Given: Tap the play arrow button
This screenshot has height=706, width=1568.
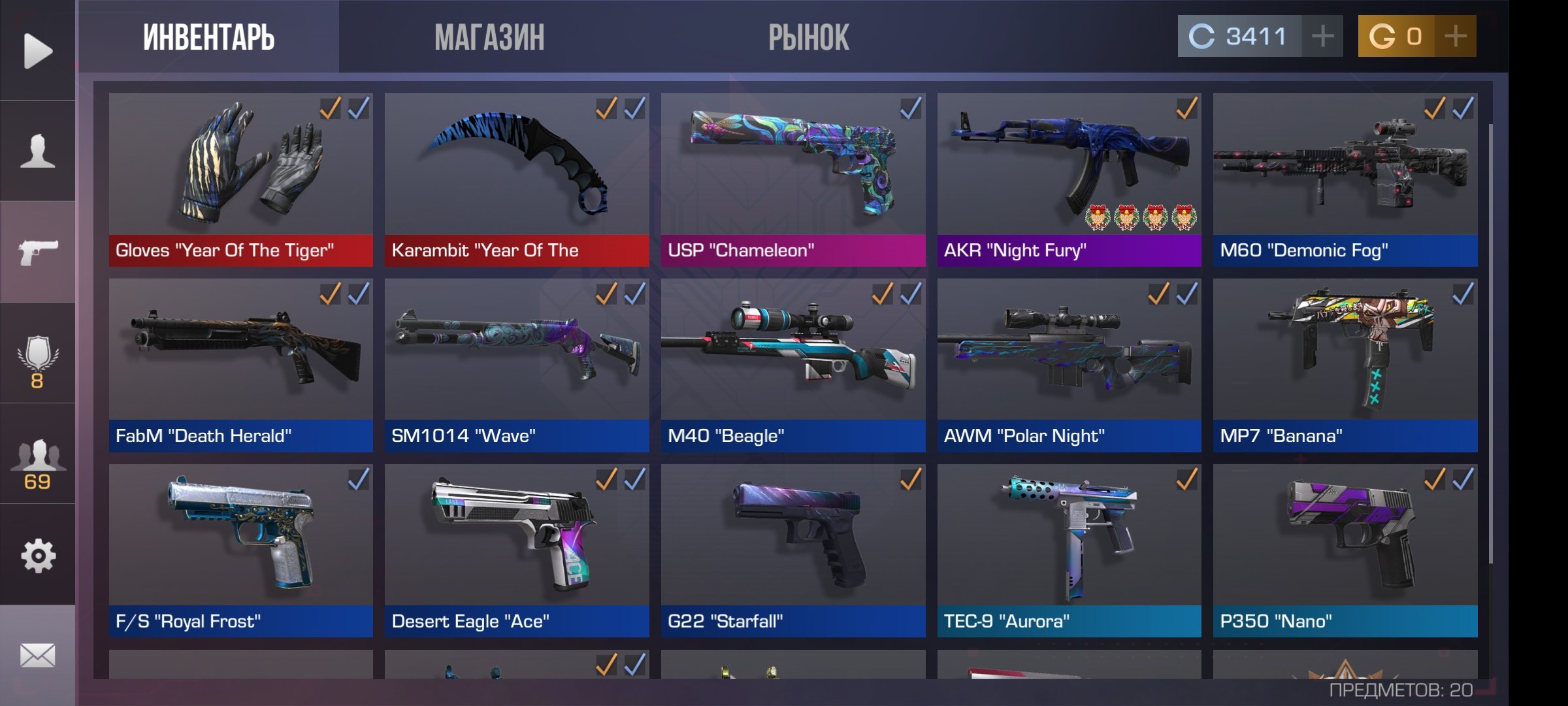Looking at the screenshot, I should [37, 50].
